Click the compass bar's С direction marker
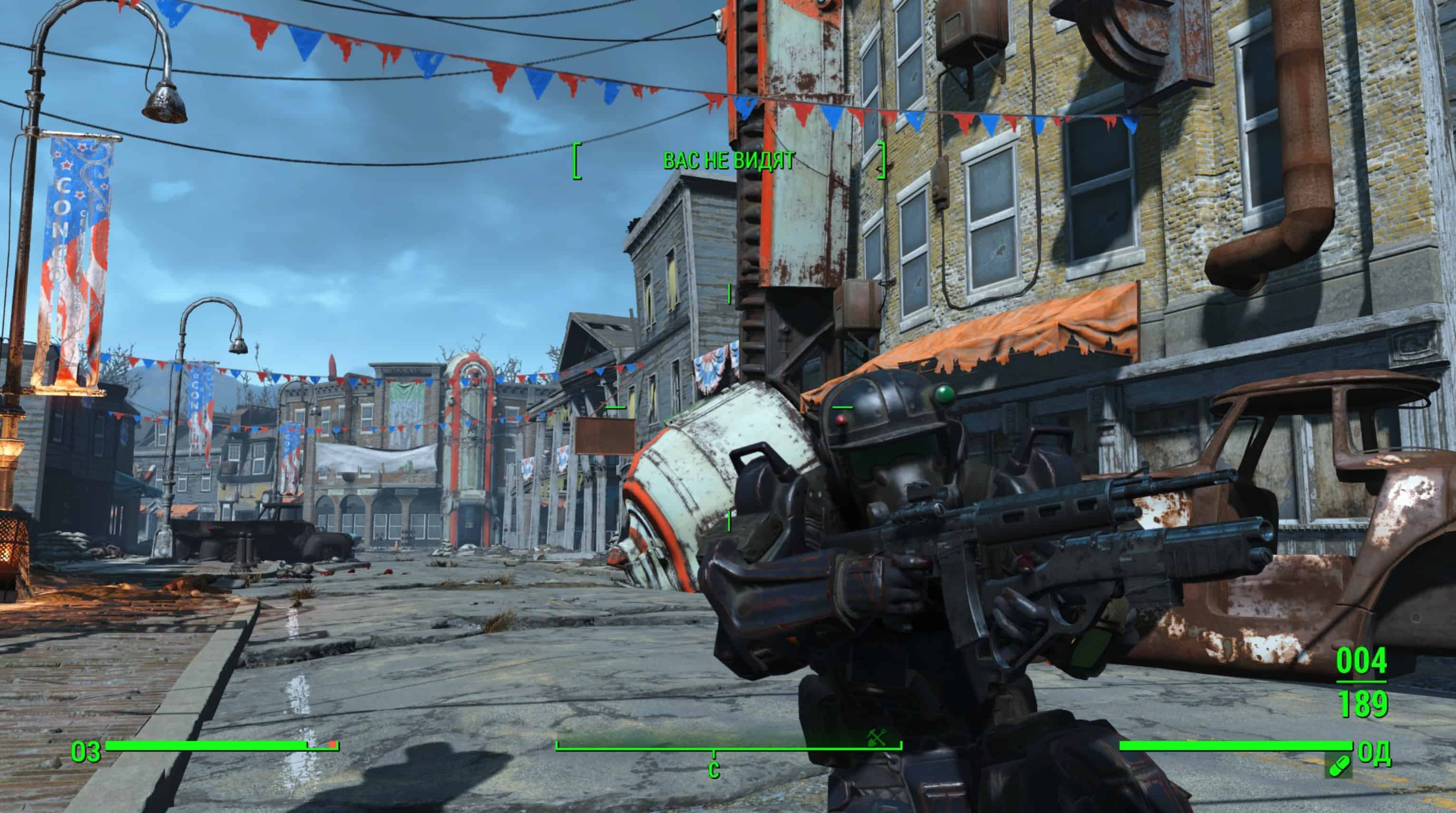This screenshot has height=813, width=1456. (714, 769)
